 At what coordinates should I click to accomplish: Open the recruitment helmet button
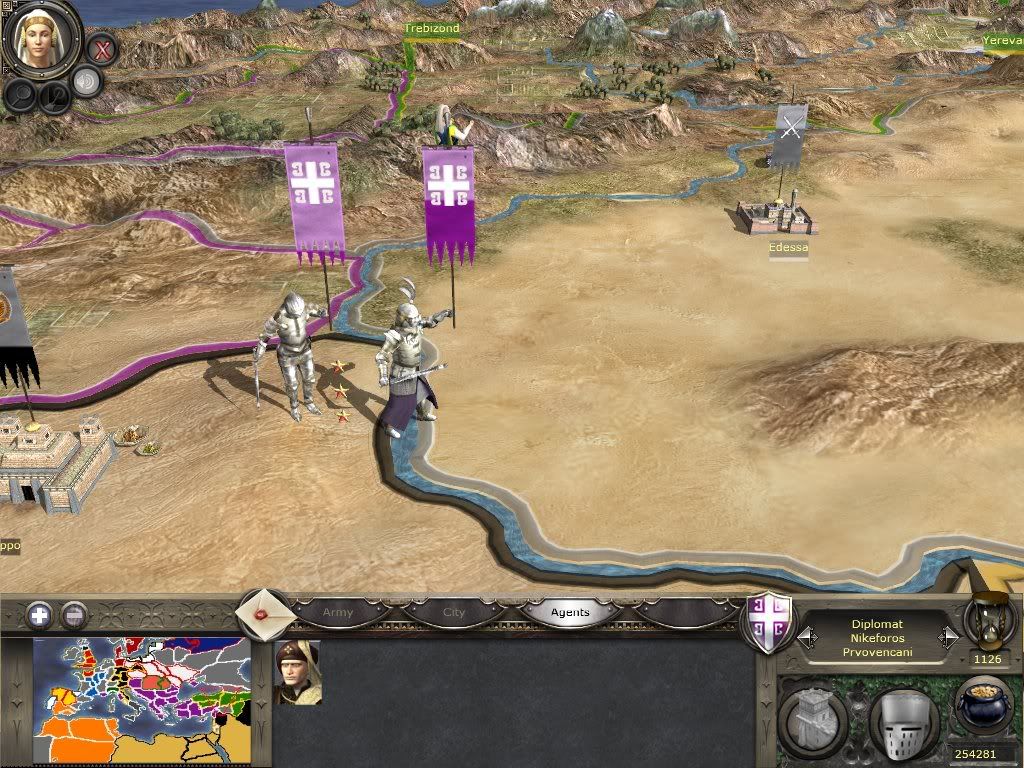[902, 720]
